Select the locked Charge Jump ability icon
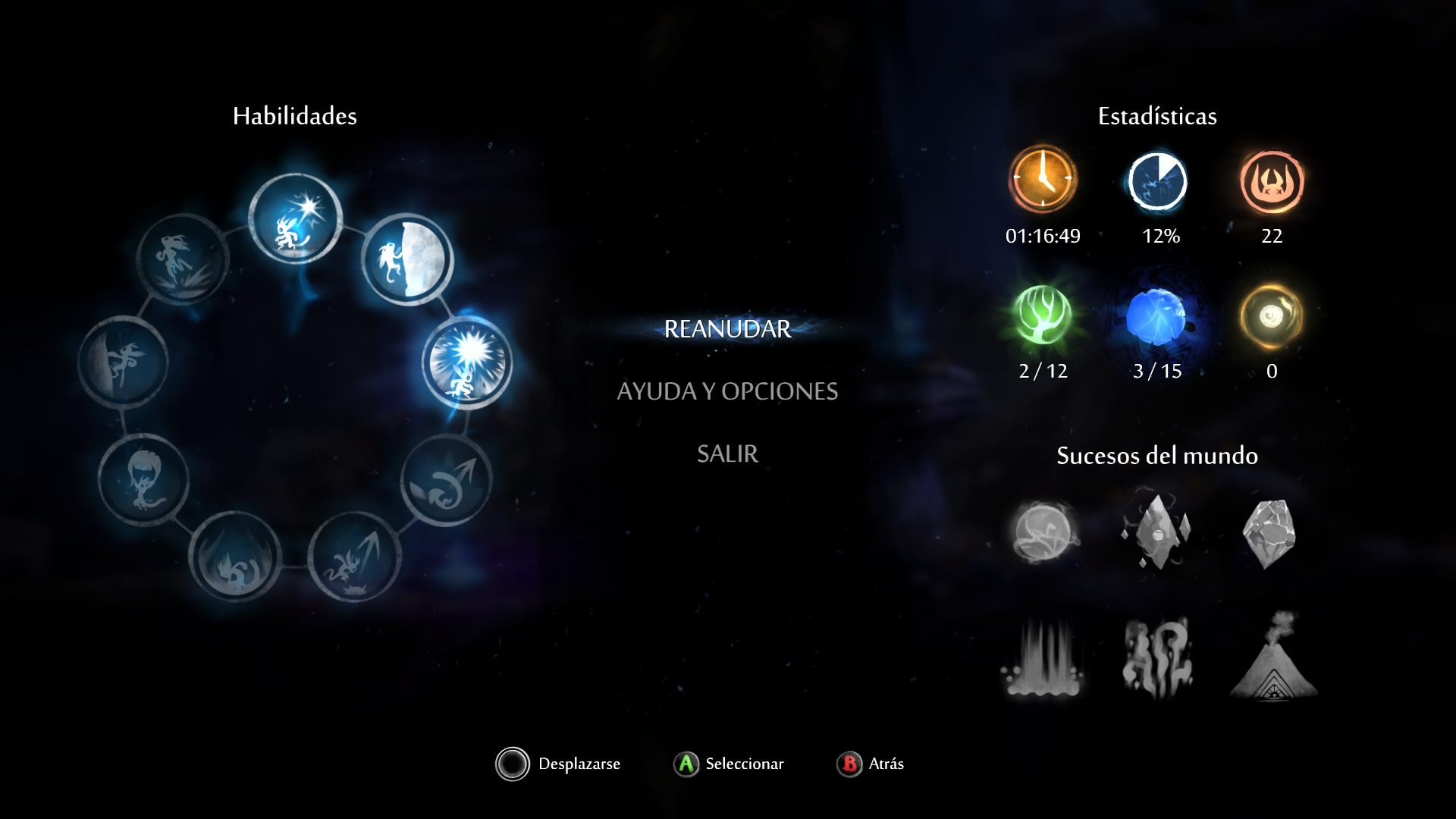Image resolution: width=1456 pixels, height=819 pixels. (183, 259)
